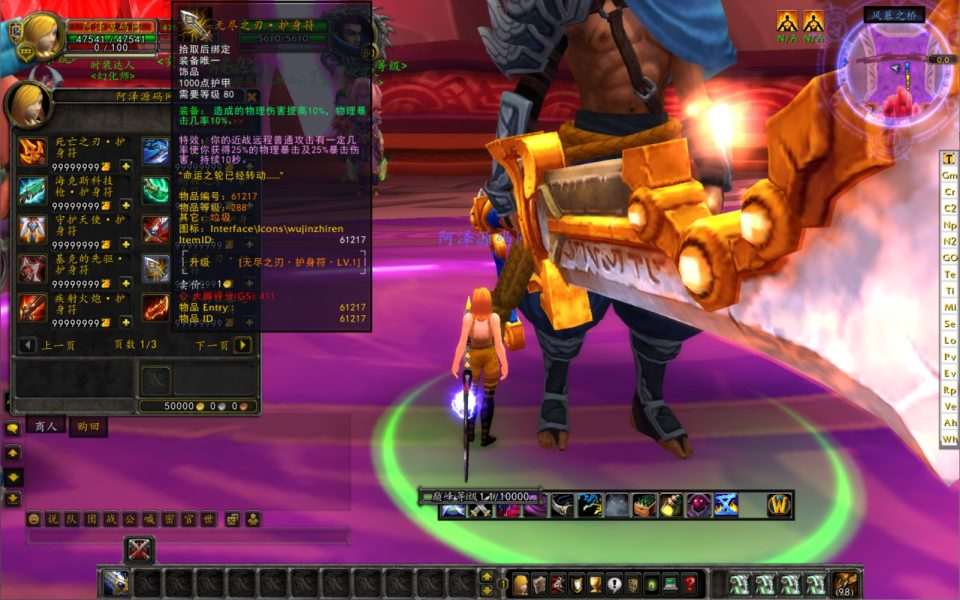Select the 疾射火炮·护身符 vendor item
This screenshot has width=960, height=600.
click(x=33, y=307)
